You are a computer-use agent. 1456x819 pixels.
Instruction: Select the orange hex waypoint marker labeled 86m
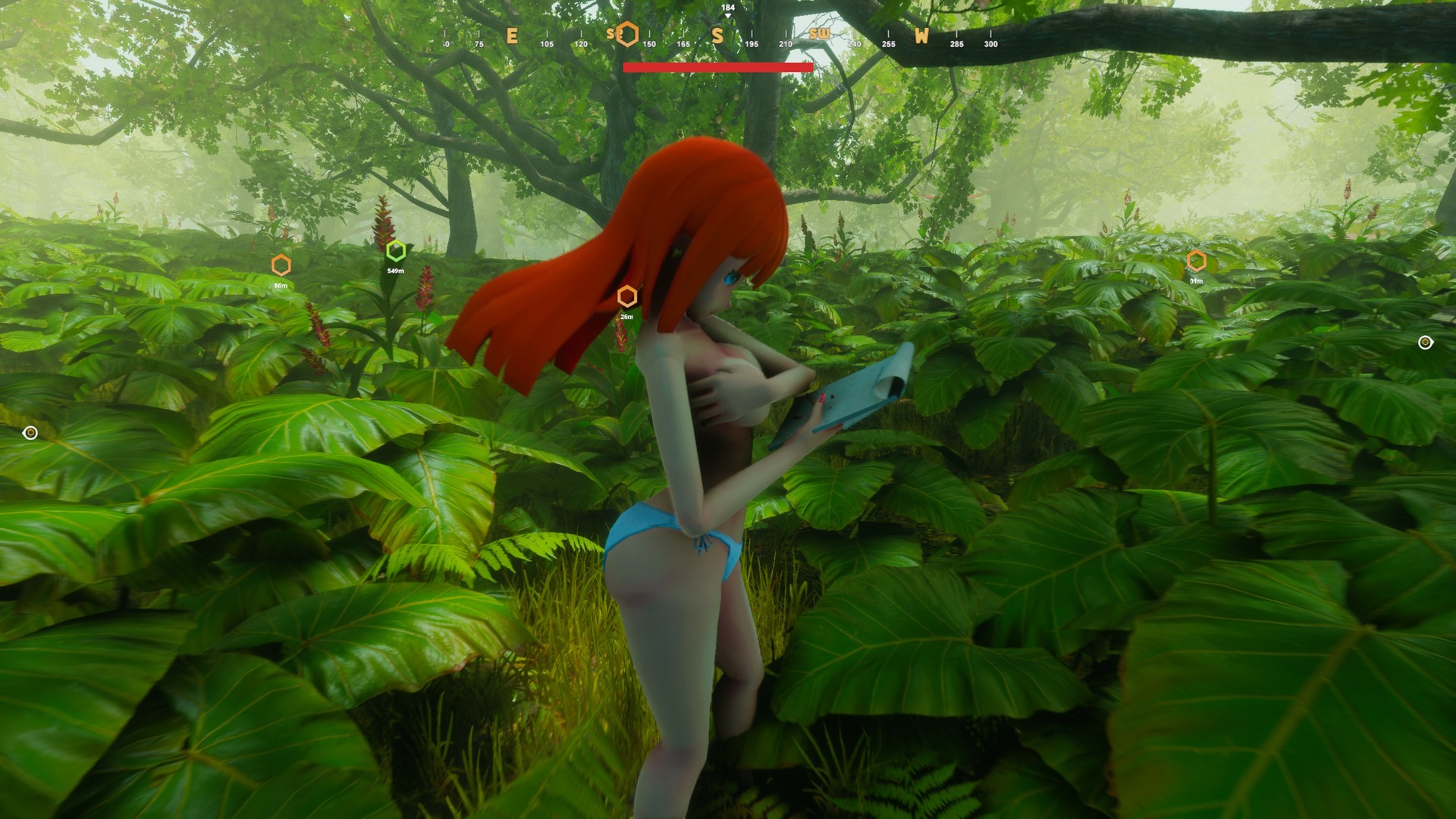281,265
